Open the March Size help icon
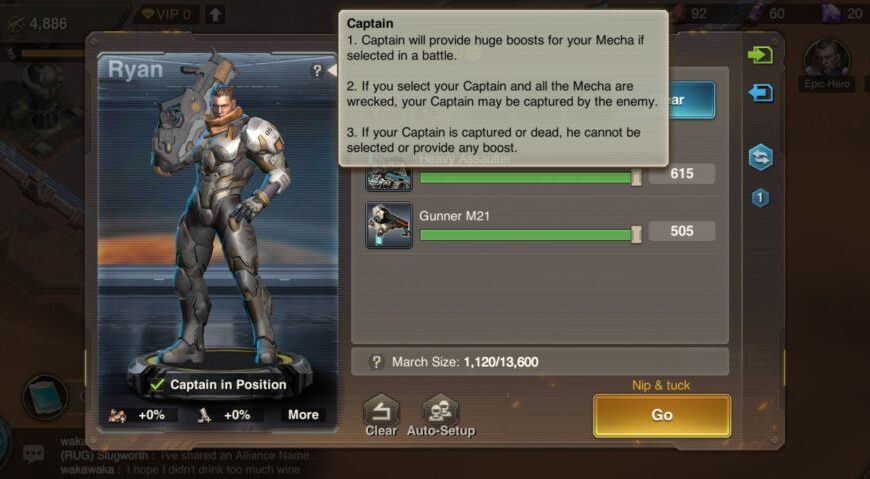 pyautogui.click(x=377, y=362)
